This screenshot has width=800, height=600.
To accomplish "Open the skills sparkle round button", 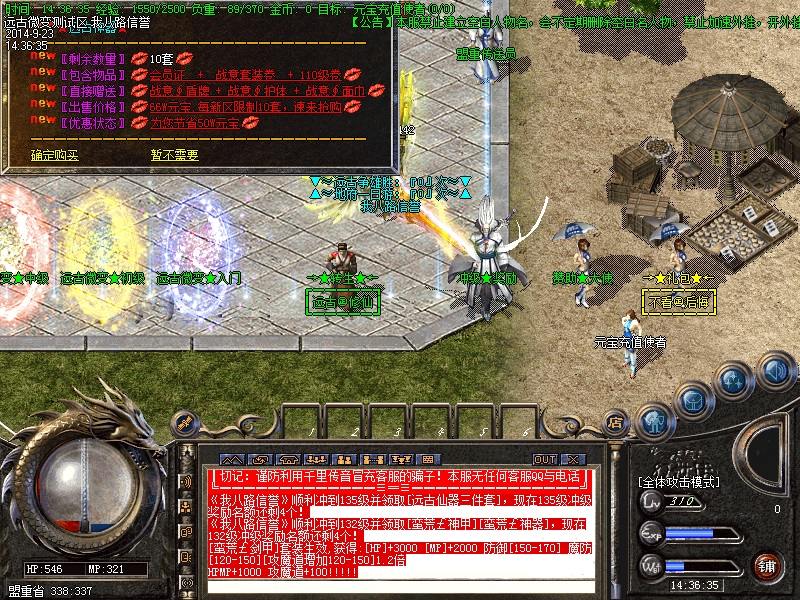I will (733, 380).
